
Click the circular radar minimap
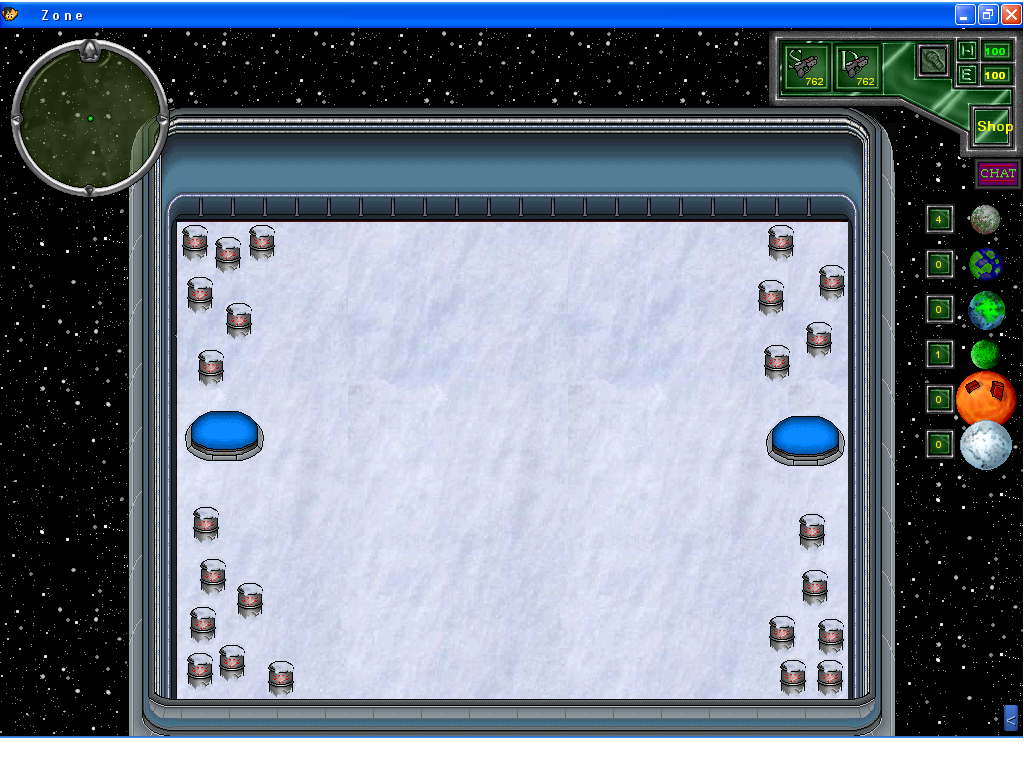click(90, 118)
